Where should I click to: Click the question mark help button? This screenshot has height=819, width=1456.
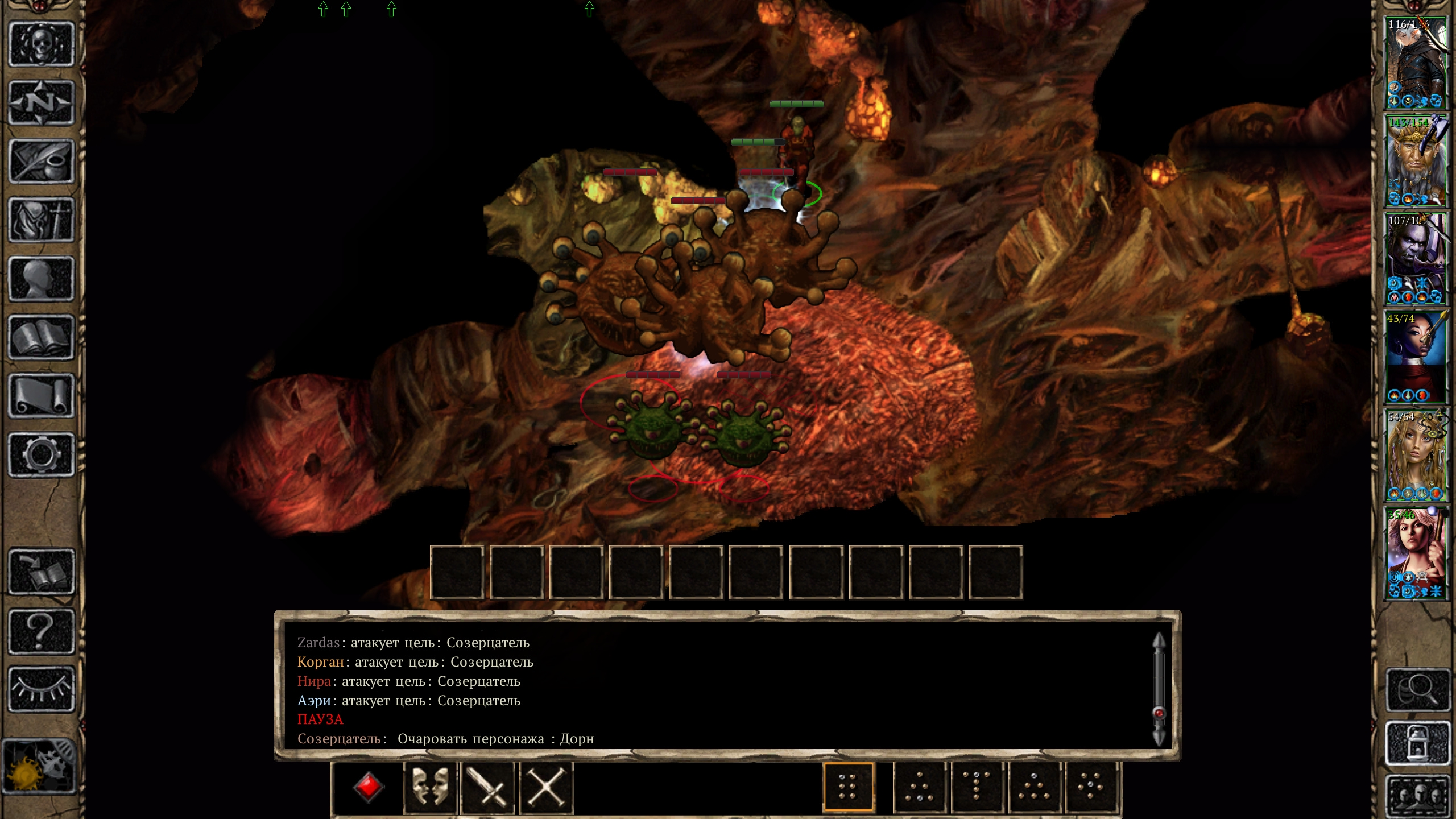point(41,631)
